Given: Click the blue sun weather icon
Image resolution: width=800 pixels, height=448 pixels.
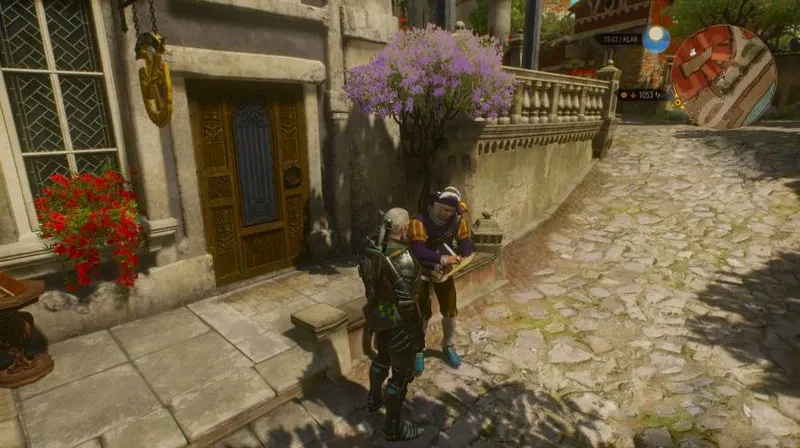Looking at the screenshot, I should 656,39.
